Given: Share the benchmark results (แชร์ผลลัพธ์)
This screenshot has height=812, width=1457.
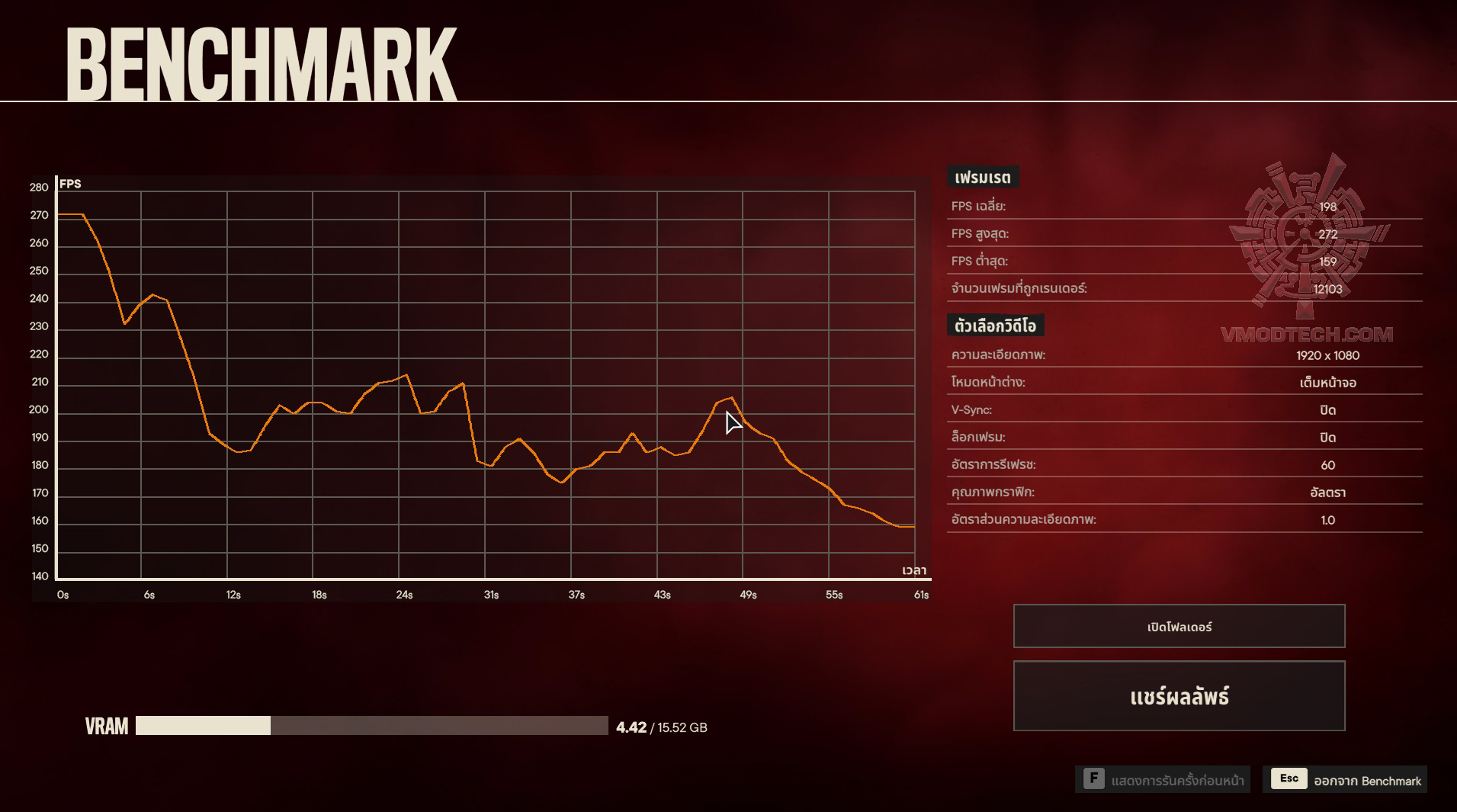Looking at the screenshot, I should 1179,696.
